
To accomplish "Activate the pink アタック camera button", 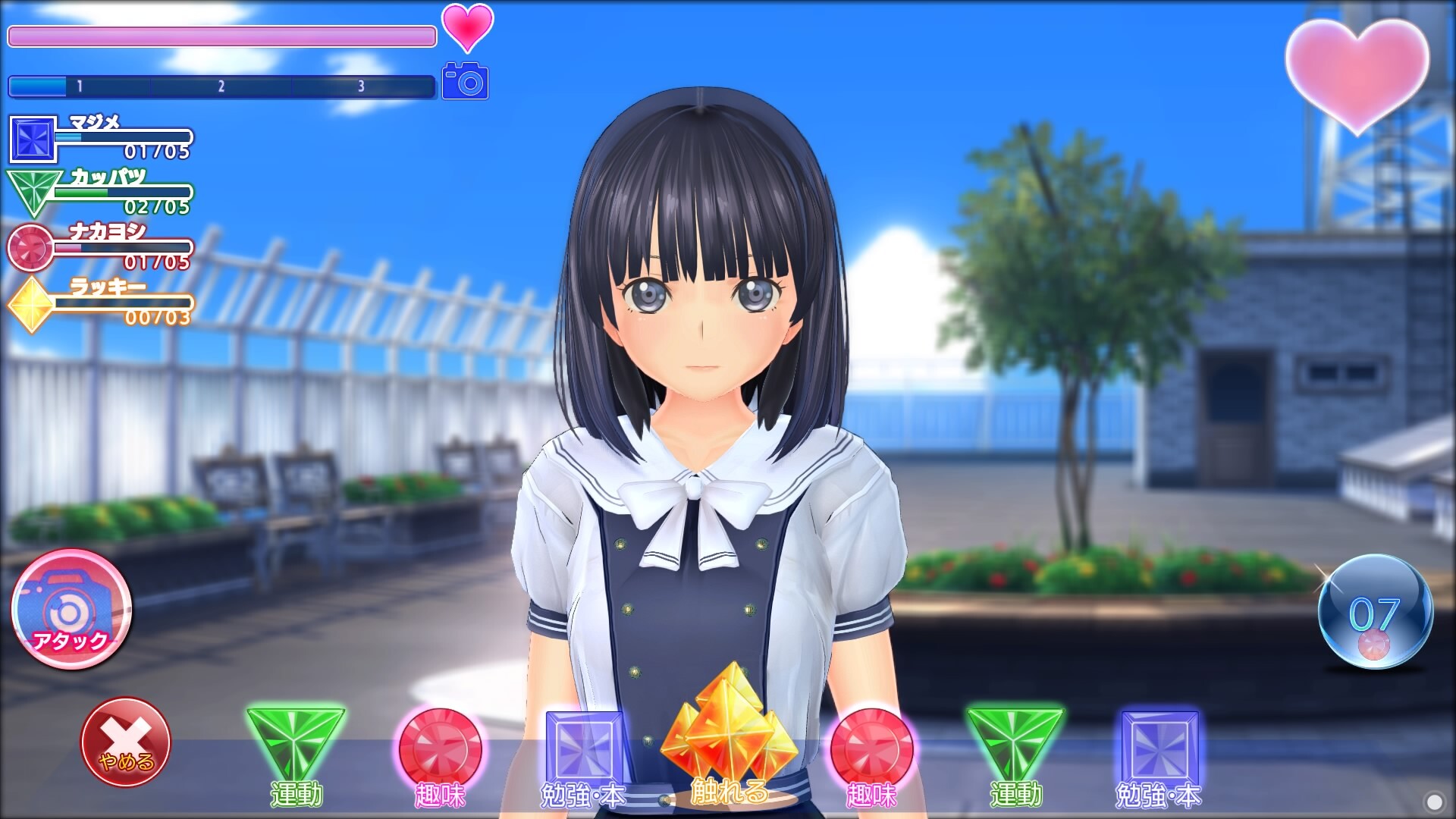I will (72, 609).
